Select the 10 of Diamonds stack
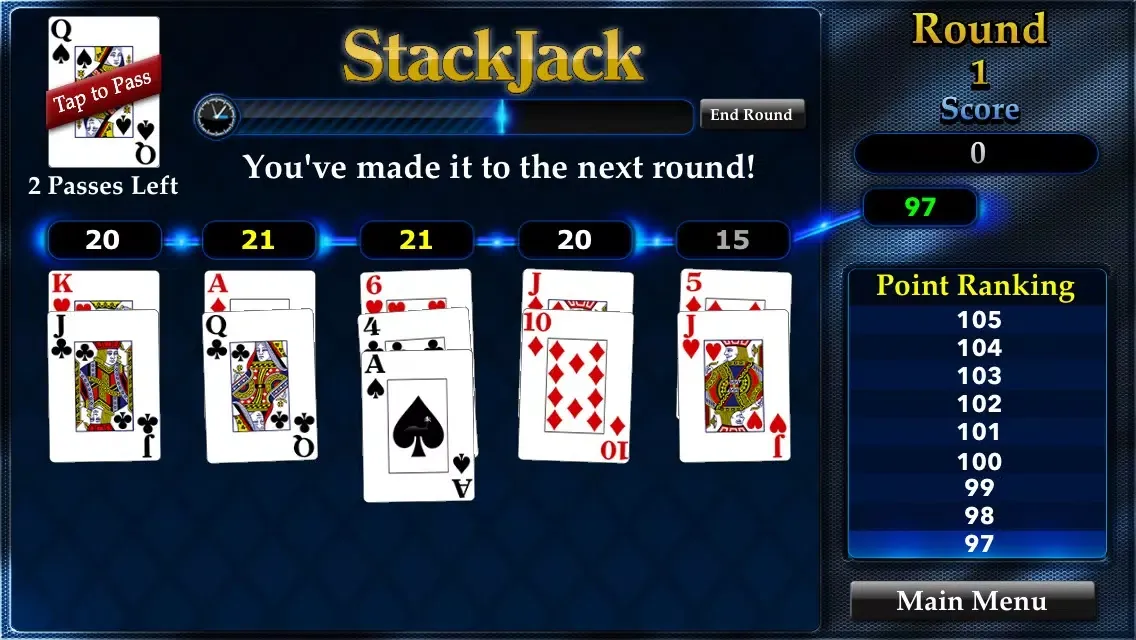 point(576,385)
